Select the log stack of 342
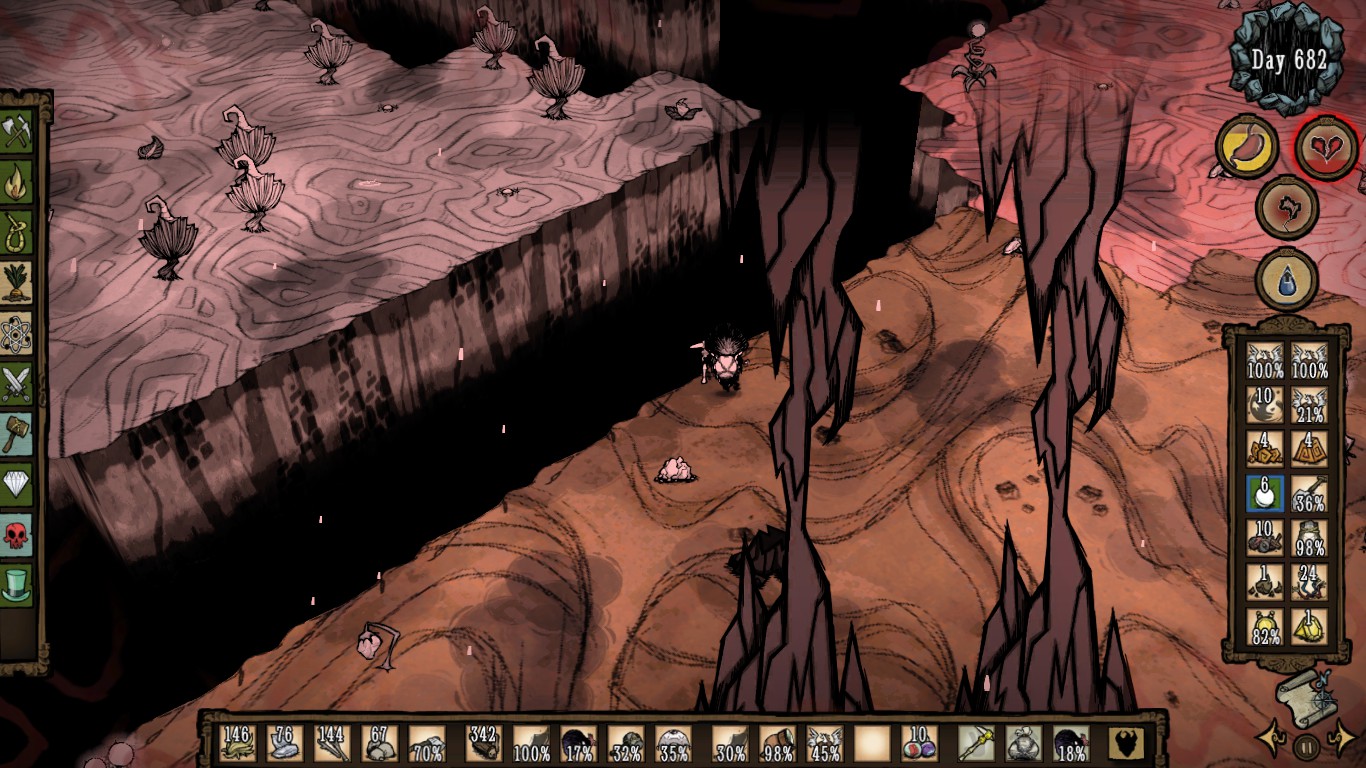The image size is (1366, 768). (483, 743)
